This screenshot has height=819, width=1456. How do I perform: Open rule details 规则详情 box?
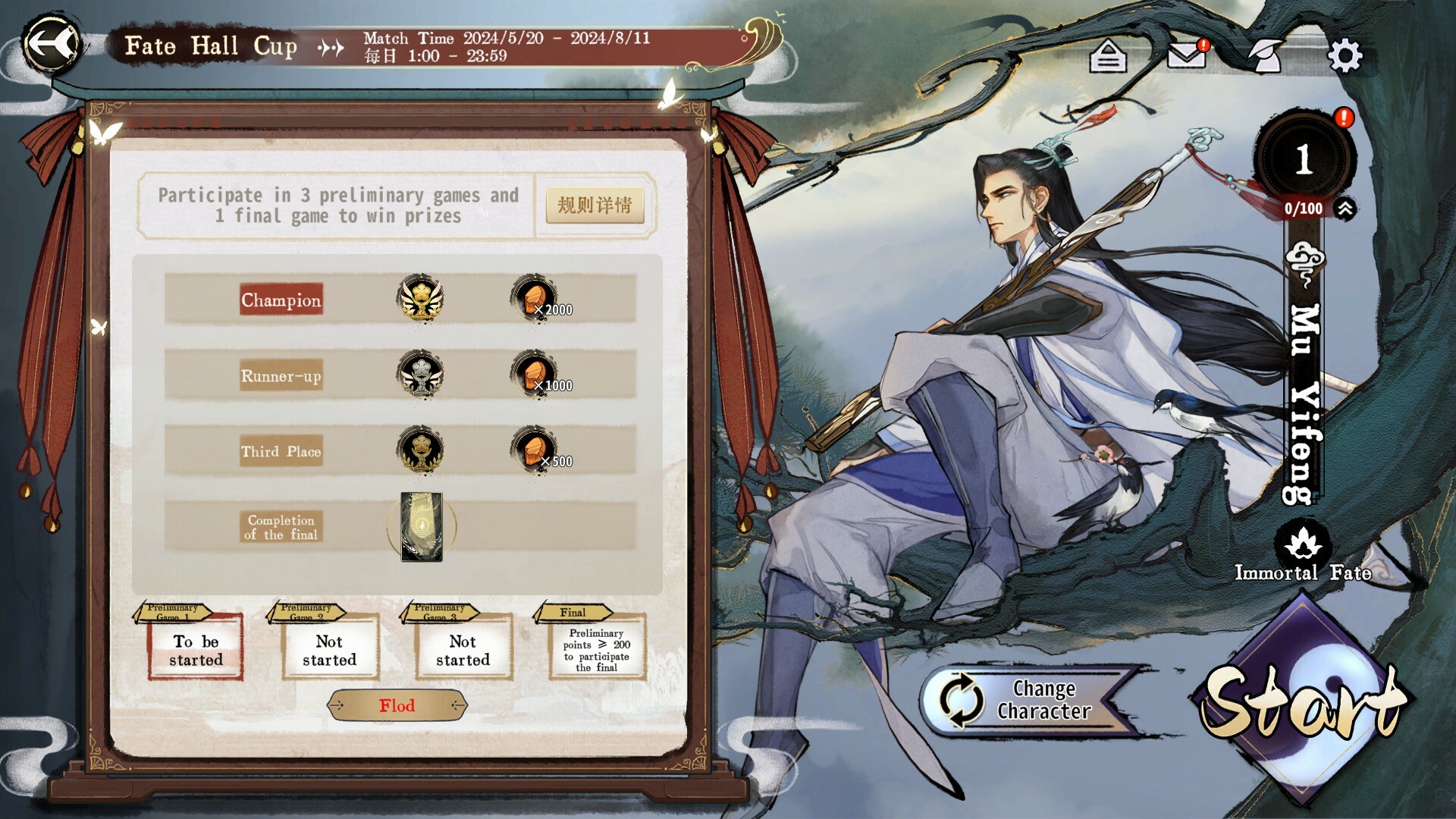(595, 206)
